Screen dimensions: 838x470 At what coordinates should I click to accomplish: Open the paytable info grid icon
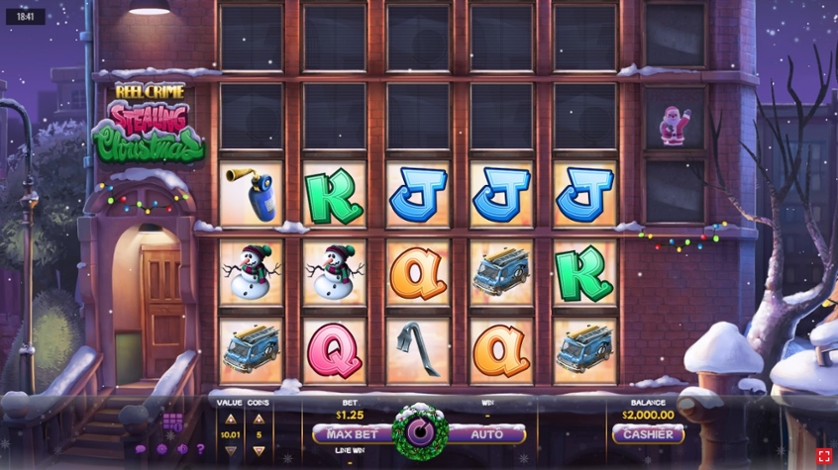tap(172, 421)
